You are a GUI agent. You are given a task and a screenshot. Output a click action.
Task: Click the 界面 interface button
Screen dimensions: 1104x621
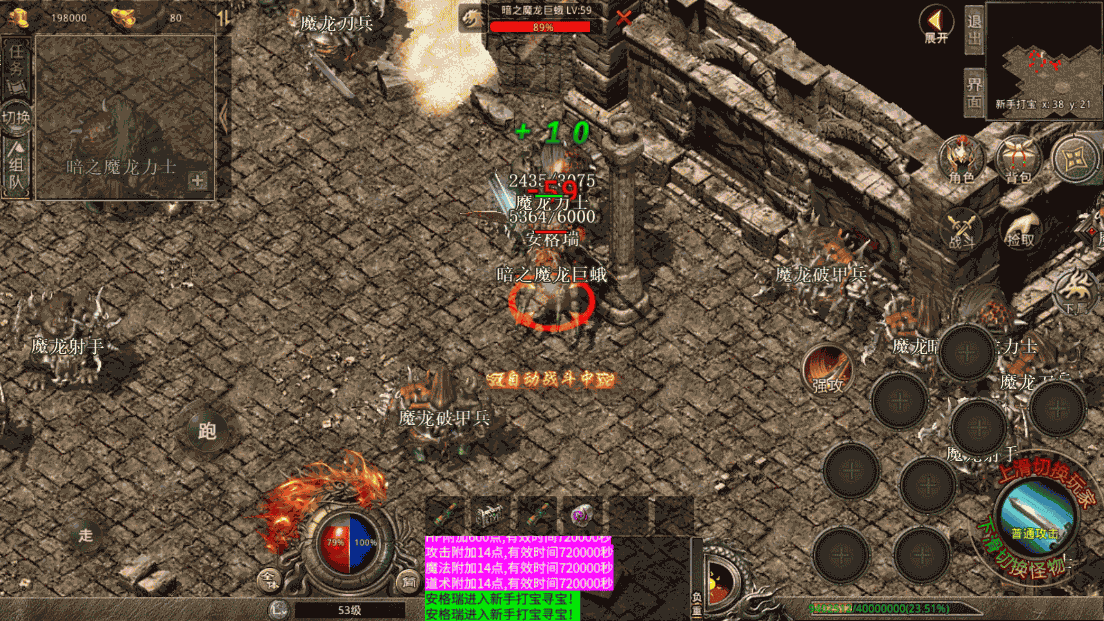pyautogui.click(x=974, y=92)
